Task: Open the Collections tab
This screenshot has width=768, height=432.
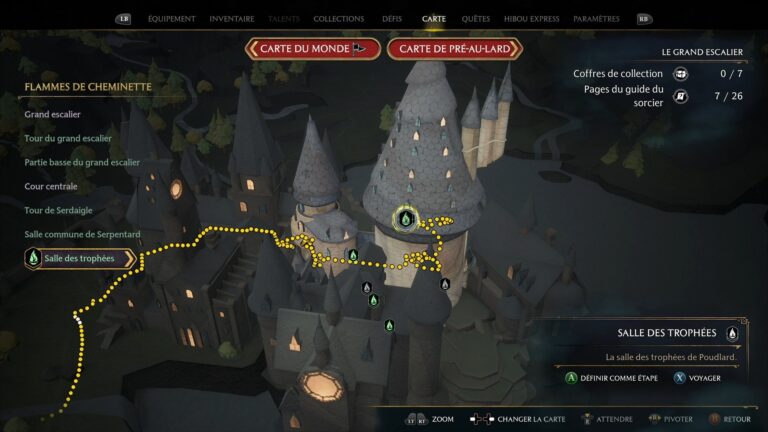Action: click(x=338, y=19)
